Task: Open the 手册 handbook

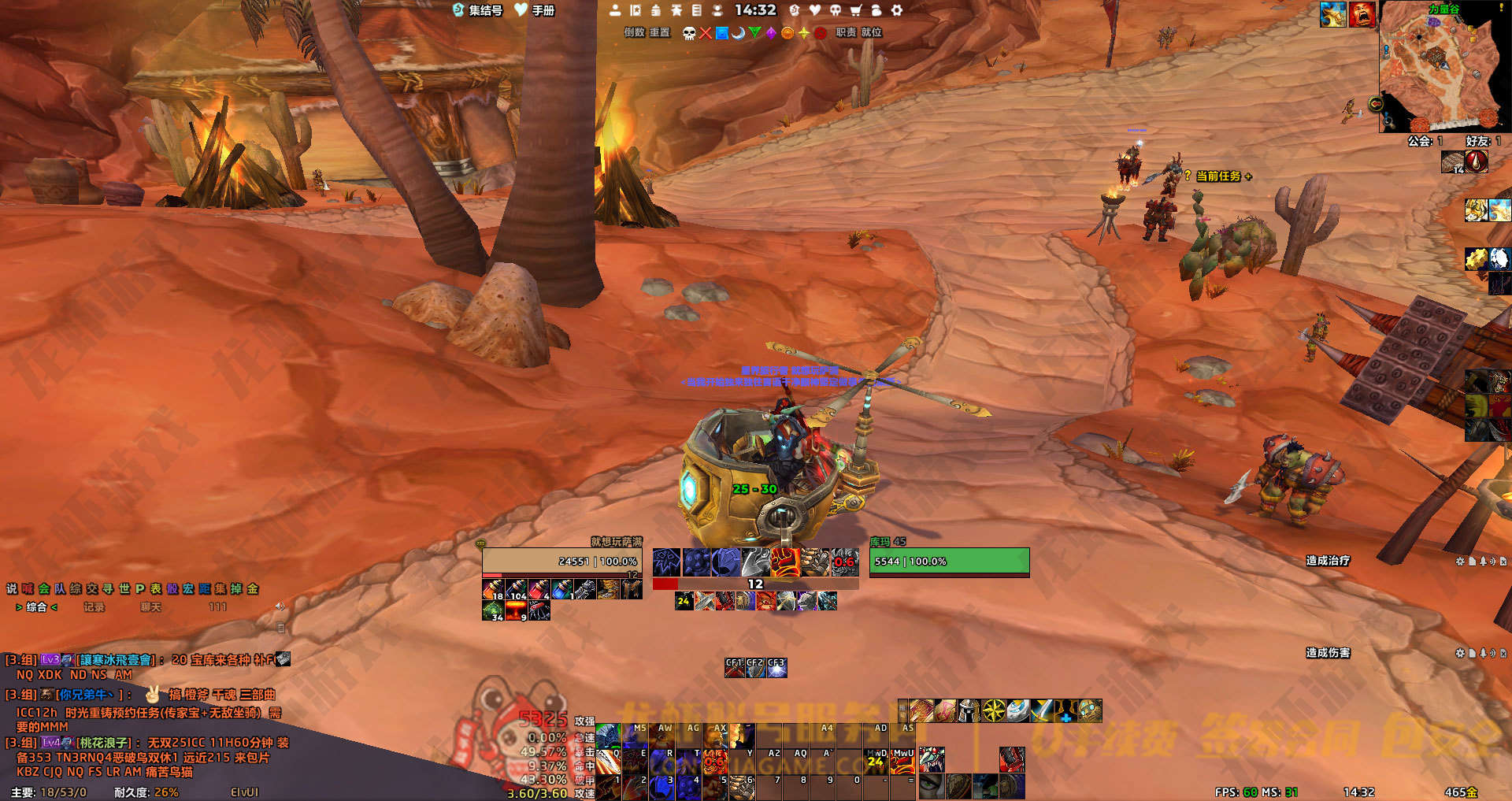Action: (535, 10)
